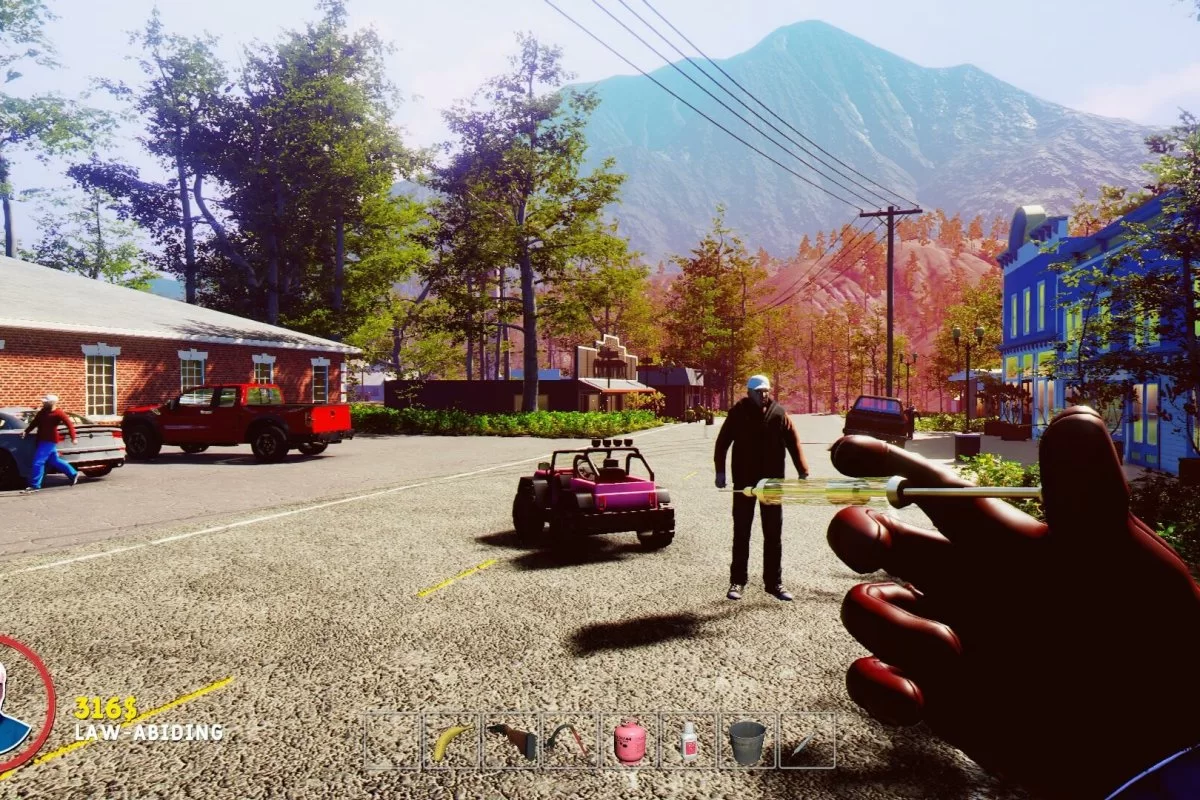Select the metal bucket slot
Viewport: 1200px width, 800px height.
point(747,741)
